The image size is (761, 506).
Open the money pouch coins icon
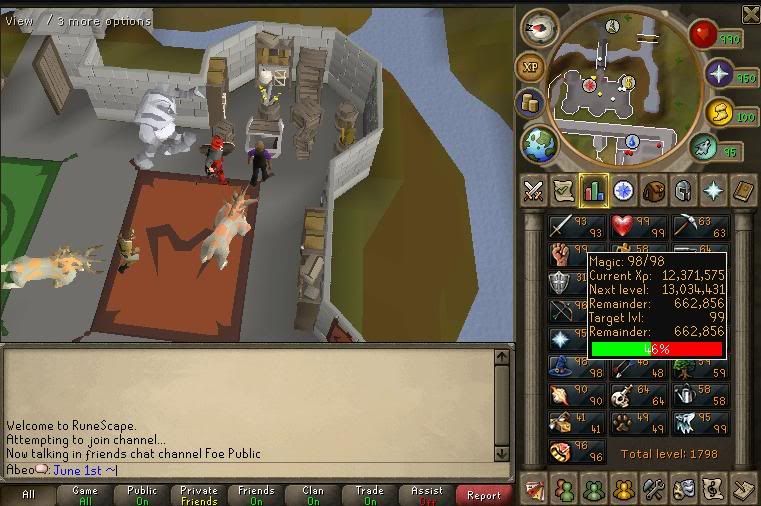(x=529, y=104)
